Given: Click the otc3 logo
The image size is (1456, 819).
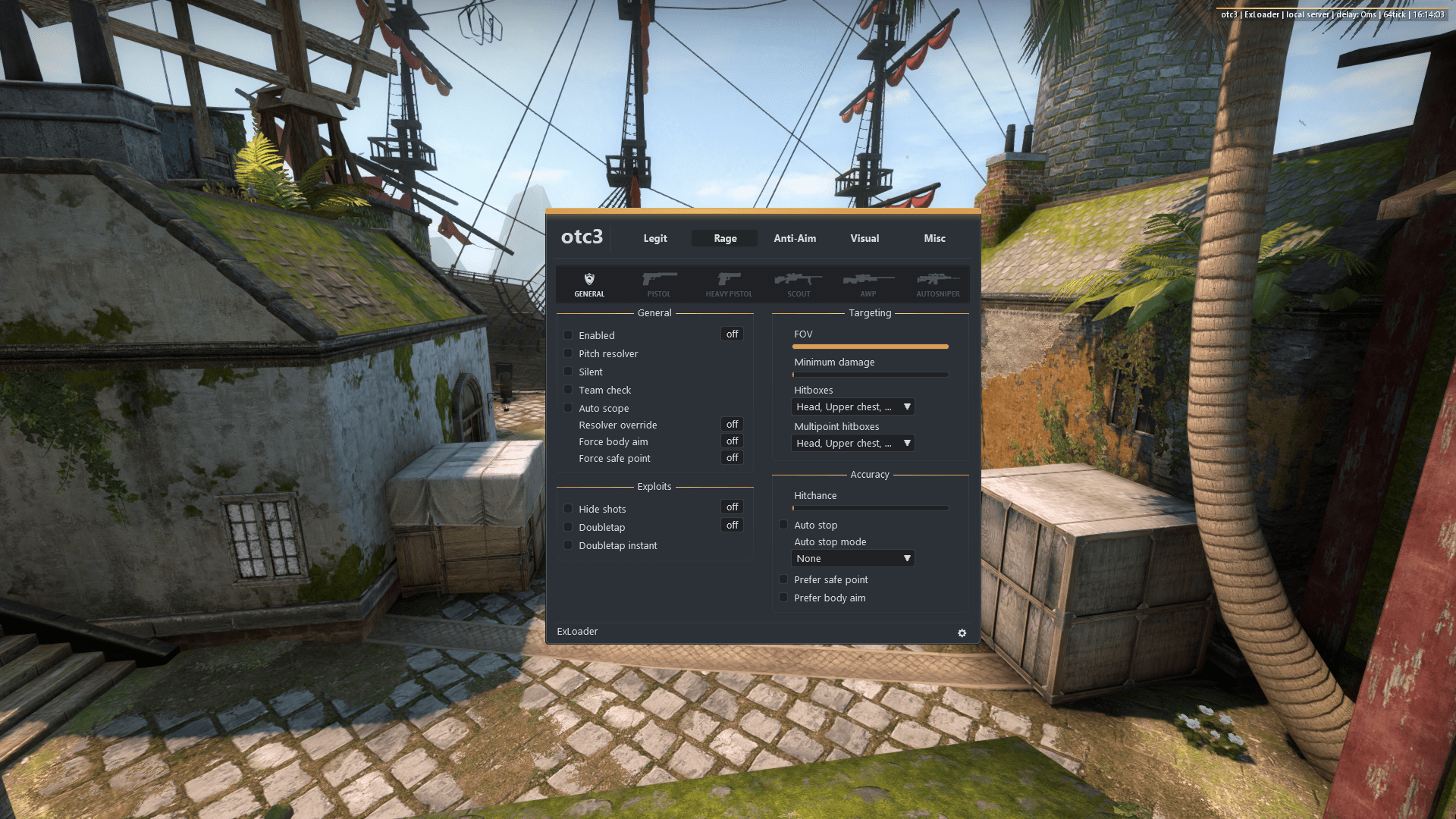Looking at the screenshot, I should [581, 237].
